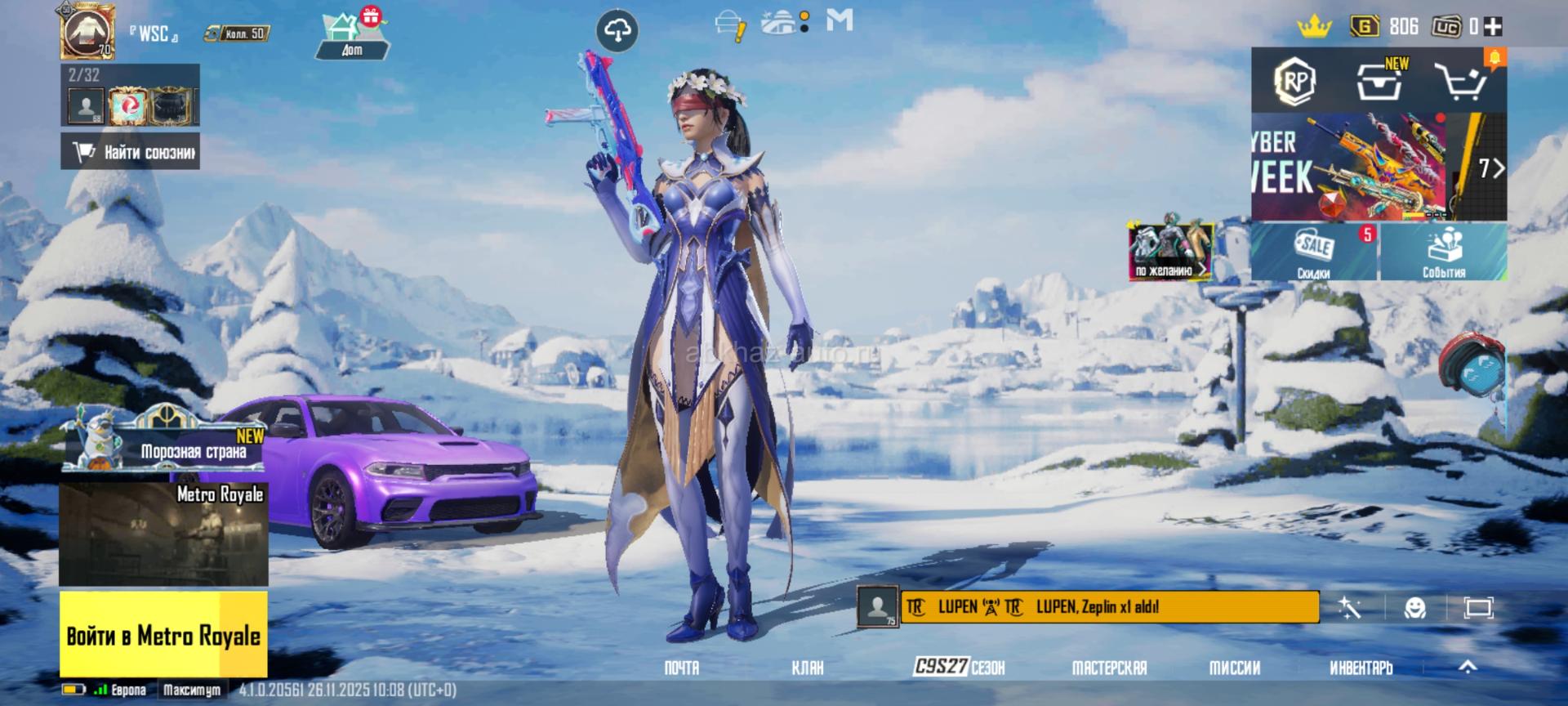Open the Клан menu

click(808, 668)
